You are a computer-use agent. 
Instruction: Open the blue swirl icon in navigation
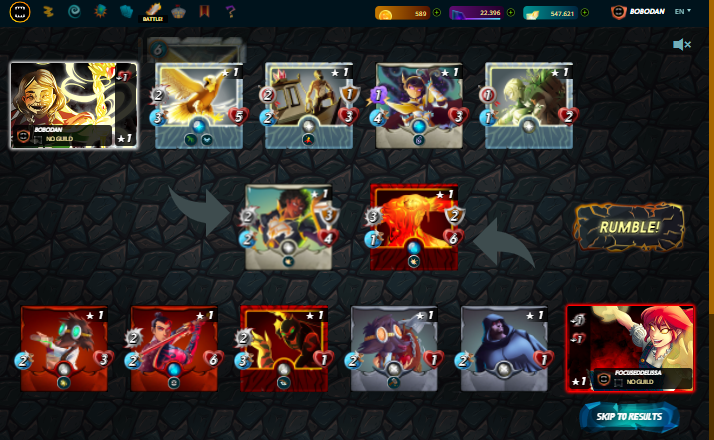(x=73, y=12)
